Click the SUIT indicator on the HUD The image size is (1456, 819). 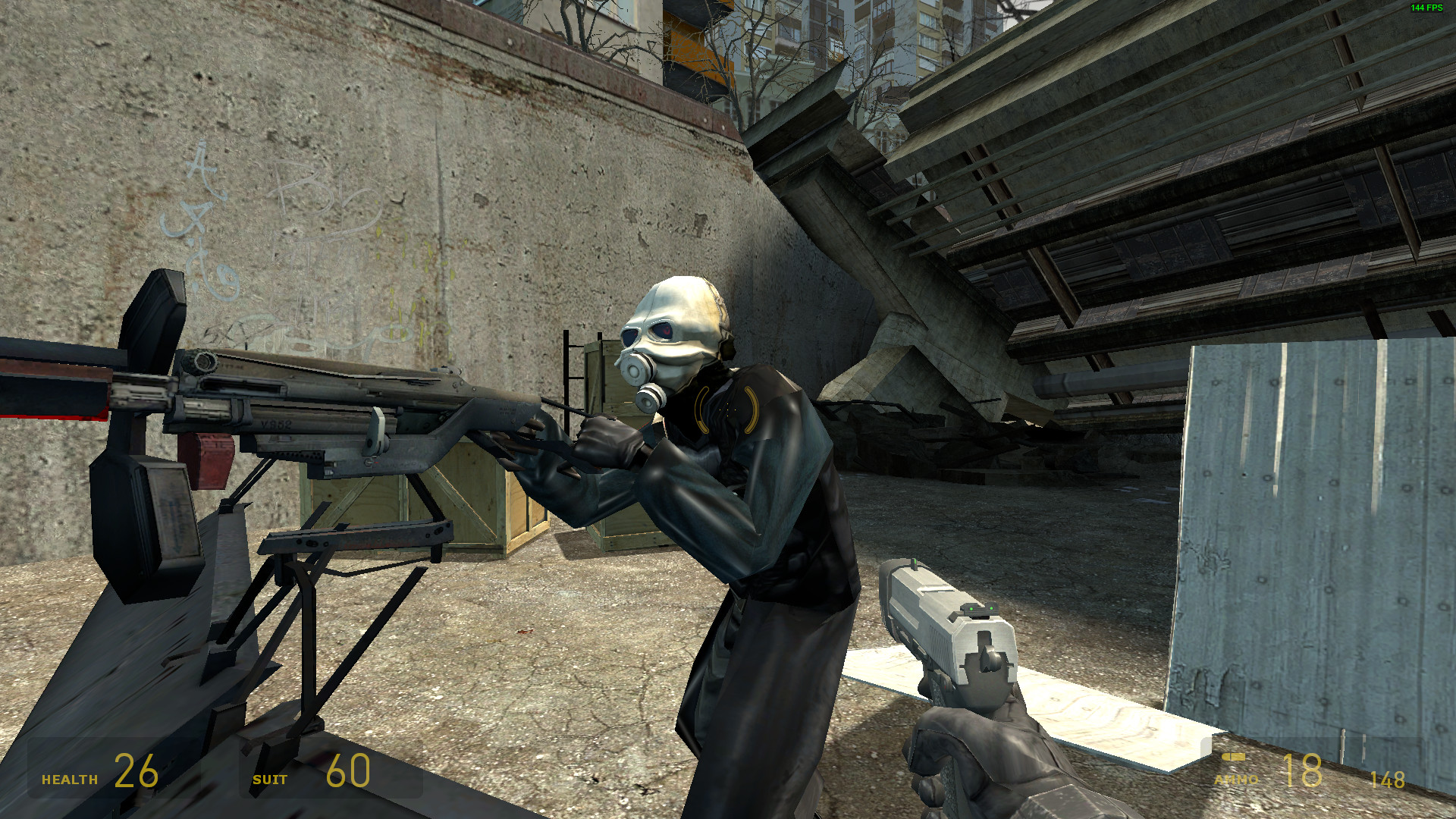tap(270, 778)
